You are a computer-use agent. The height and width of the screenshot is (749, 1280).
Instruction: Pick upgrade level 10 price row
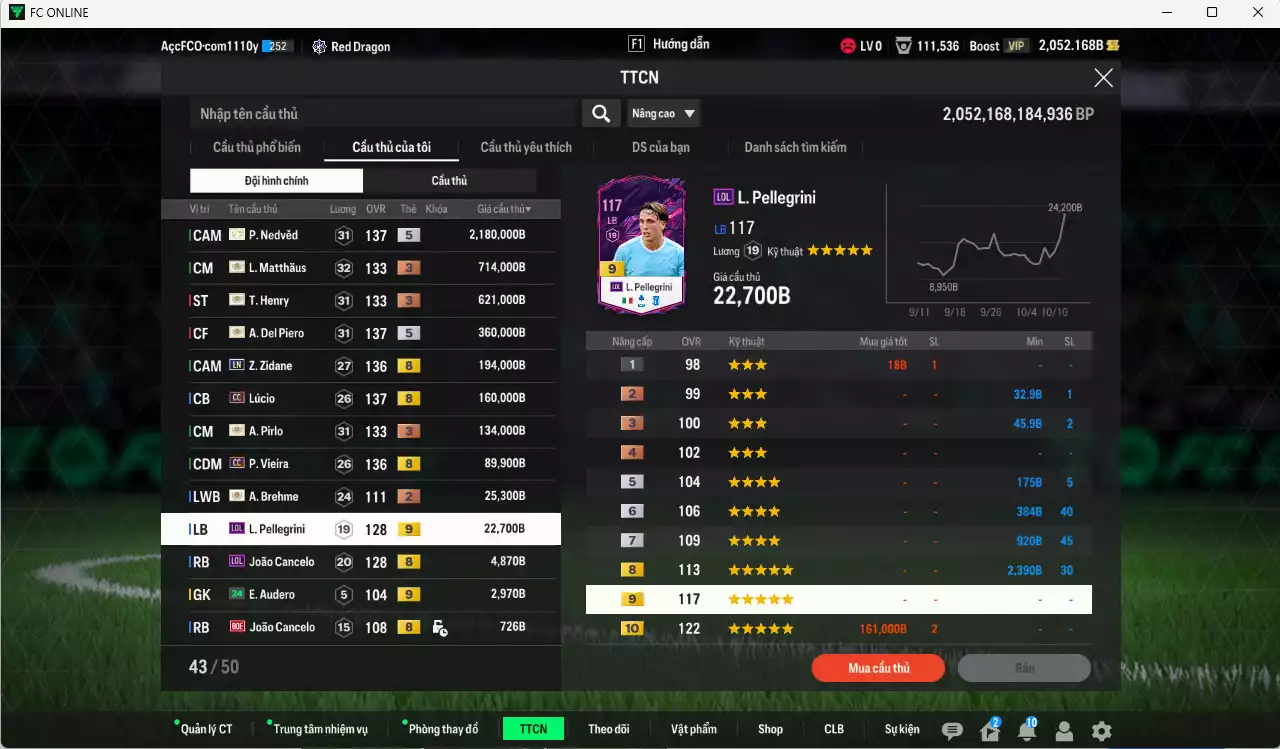[838, 629]
